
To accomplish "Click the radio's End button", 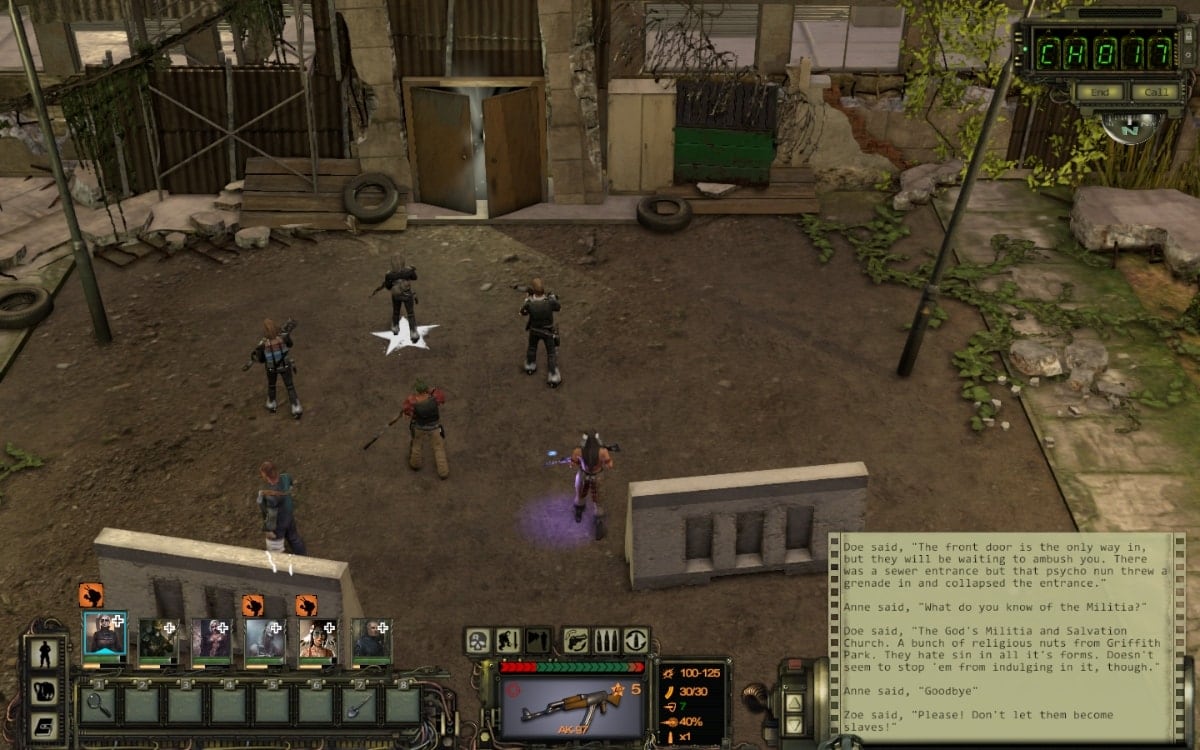I will tap(1098, 92).
